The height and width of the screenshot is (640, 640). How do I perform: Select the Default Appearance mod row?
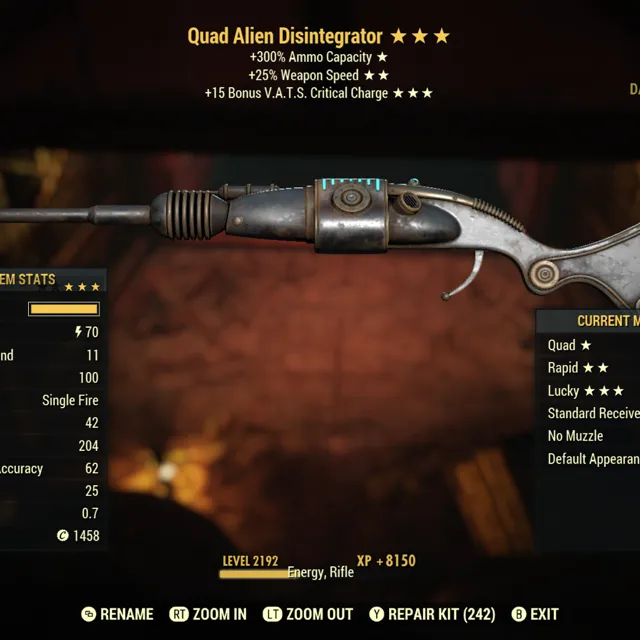[593, 460]
